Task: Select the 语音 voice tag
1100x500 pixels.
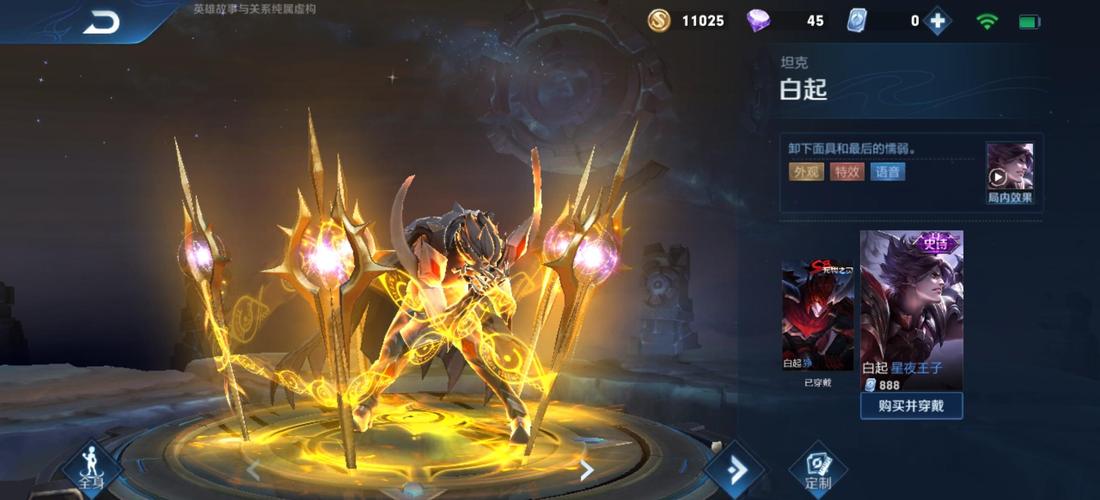Action: pyautogui.click(x=887, y=172)
